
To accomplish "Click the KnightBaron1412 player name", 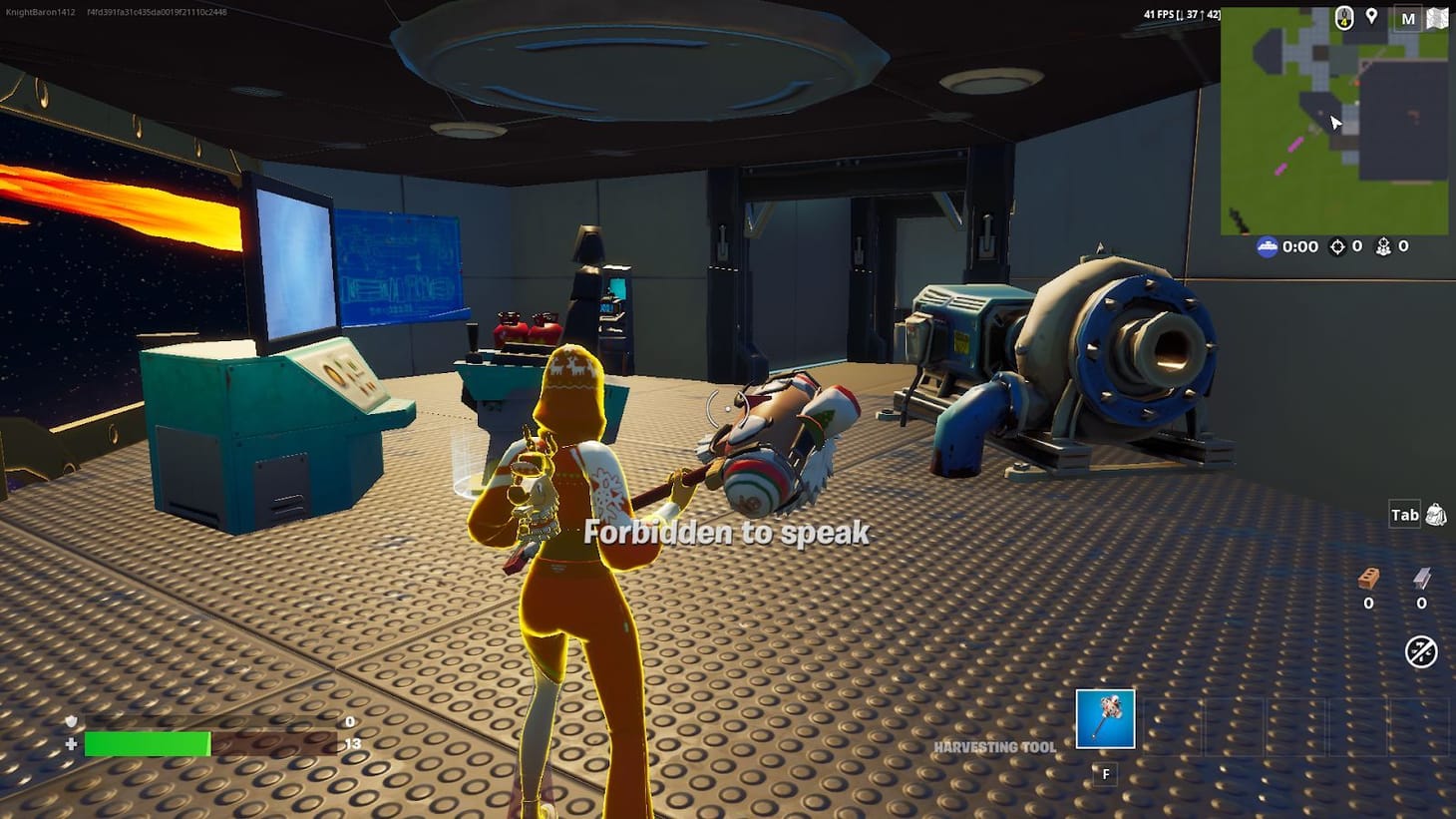I will click(x=41, y=12).
